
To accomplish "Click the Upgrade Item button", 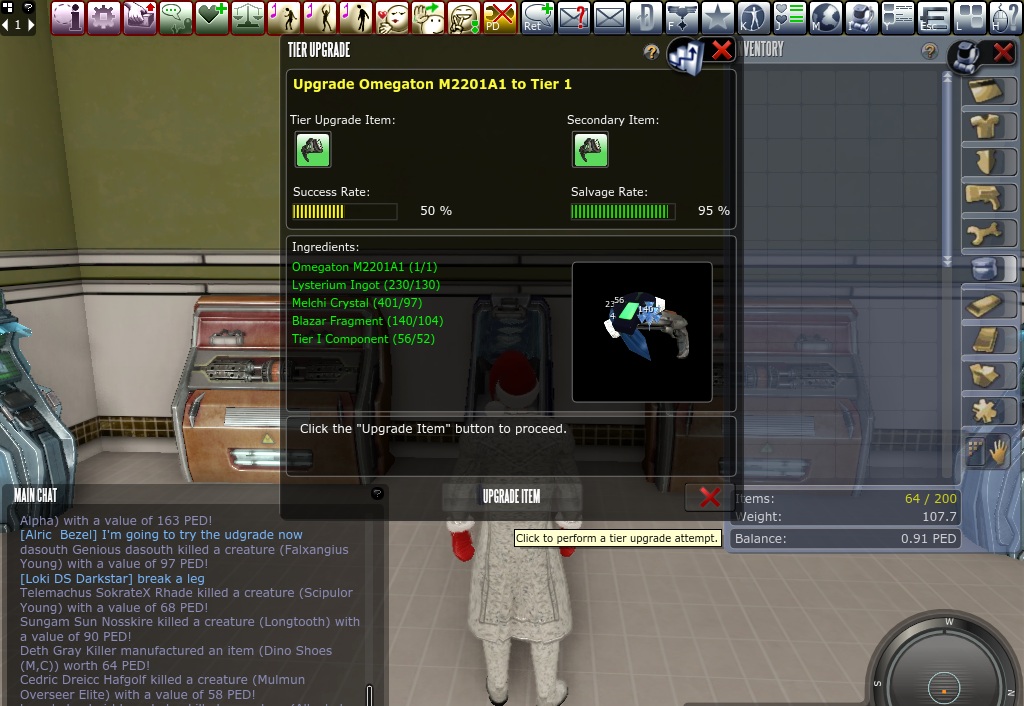I will (511, 497).
